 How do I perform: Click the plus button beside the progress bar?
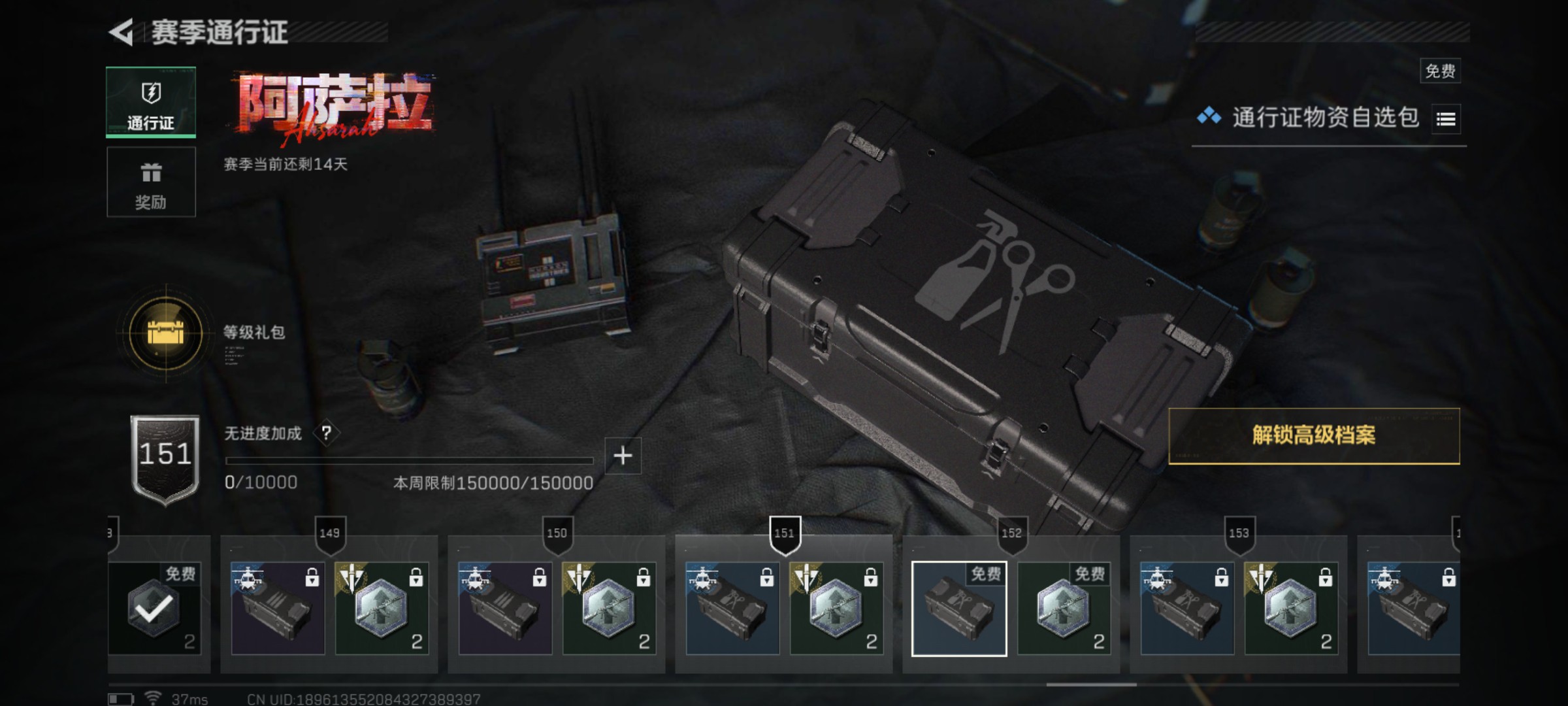(x=623, y=456)
